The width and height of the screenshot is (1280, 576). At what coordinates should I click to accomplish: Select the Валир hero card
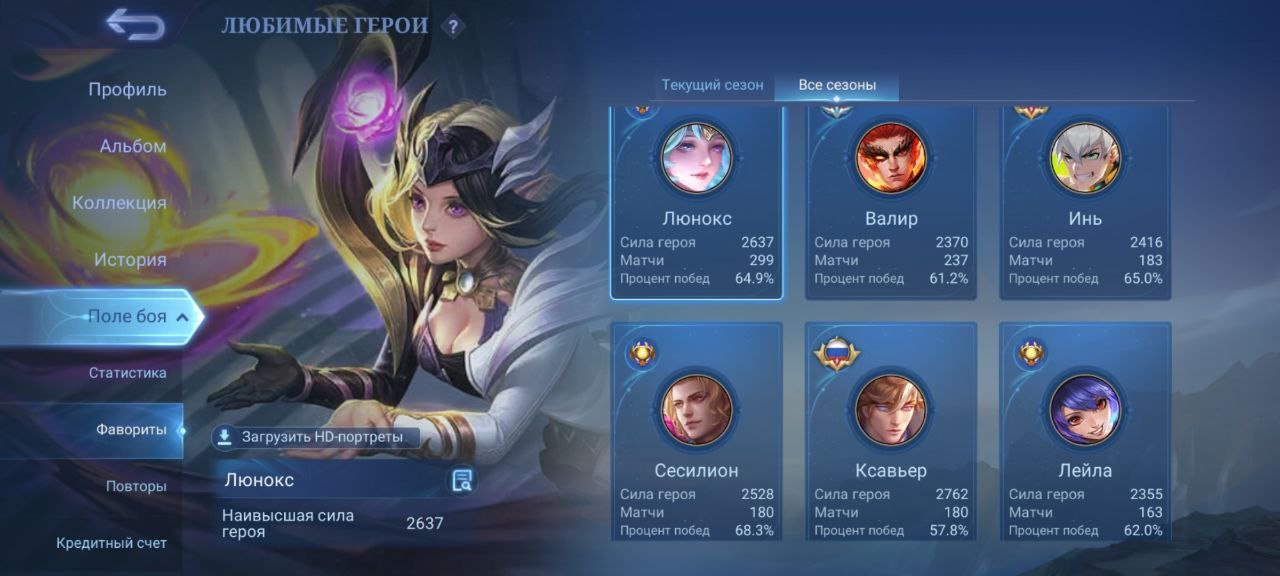891,202
